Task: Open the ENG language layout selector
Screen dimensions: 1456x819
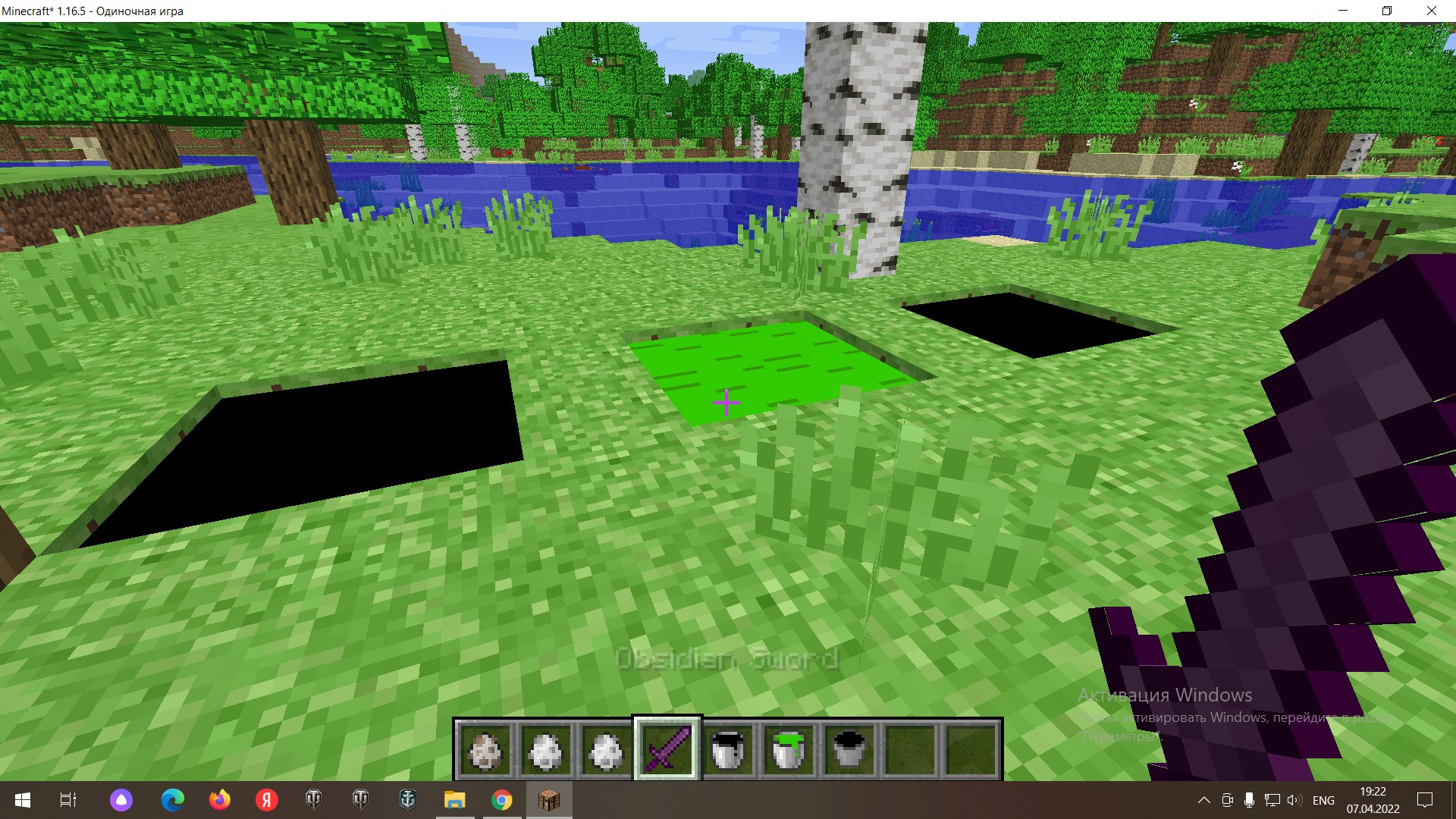Action: (x=1323, y=799)
